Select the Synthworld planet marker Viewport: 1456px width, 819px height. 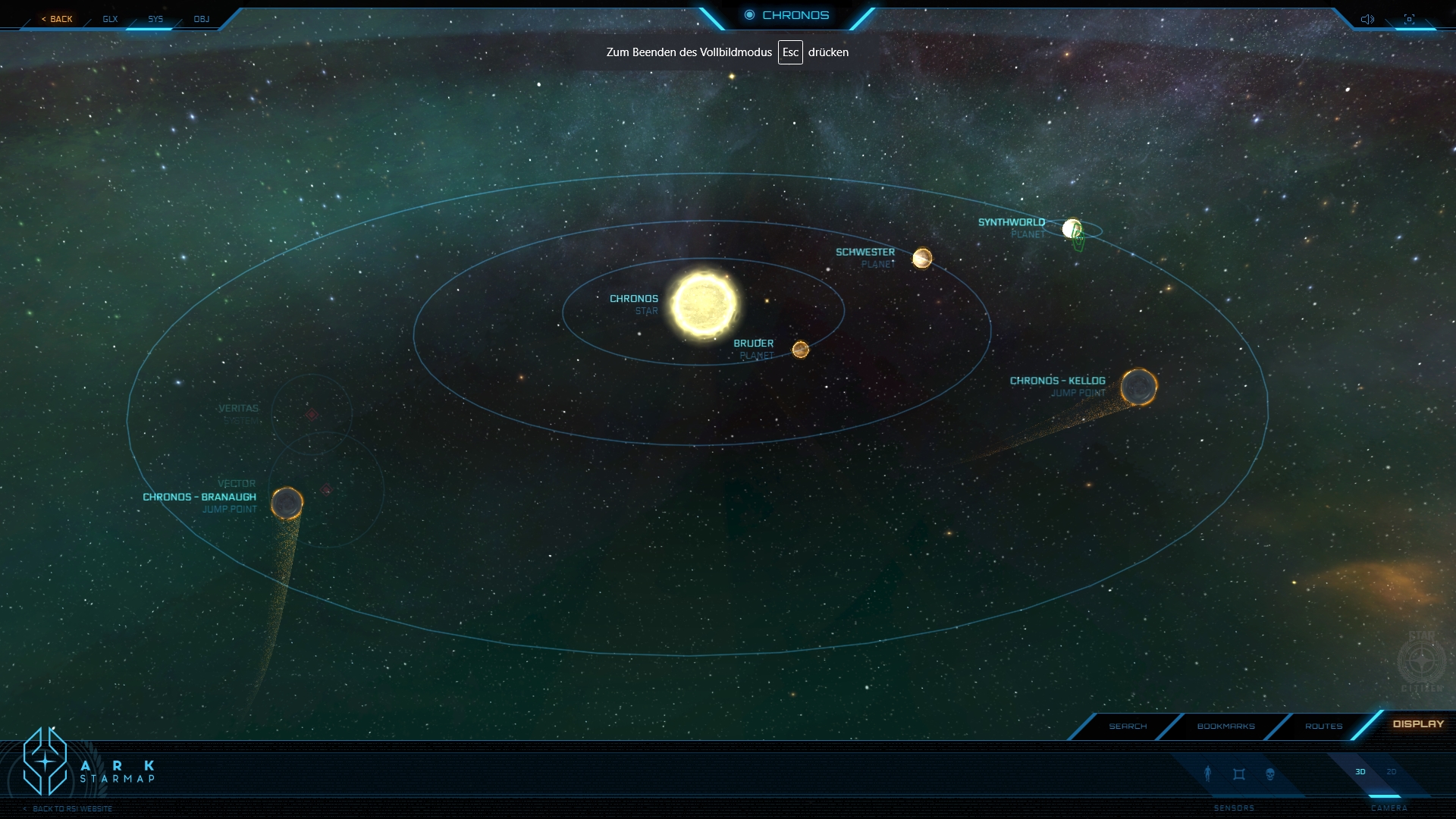click(1072, 228)
